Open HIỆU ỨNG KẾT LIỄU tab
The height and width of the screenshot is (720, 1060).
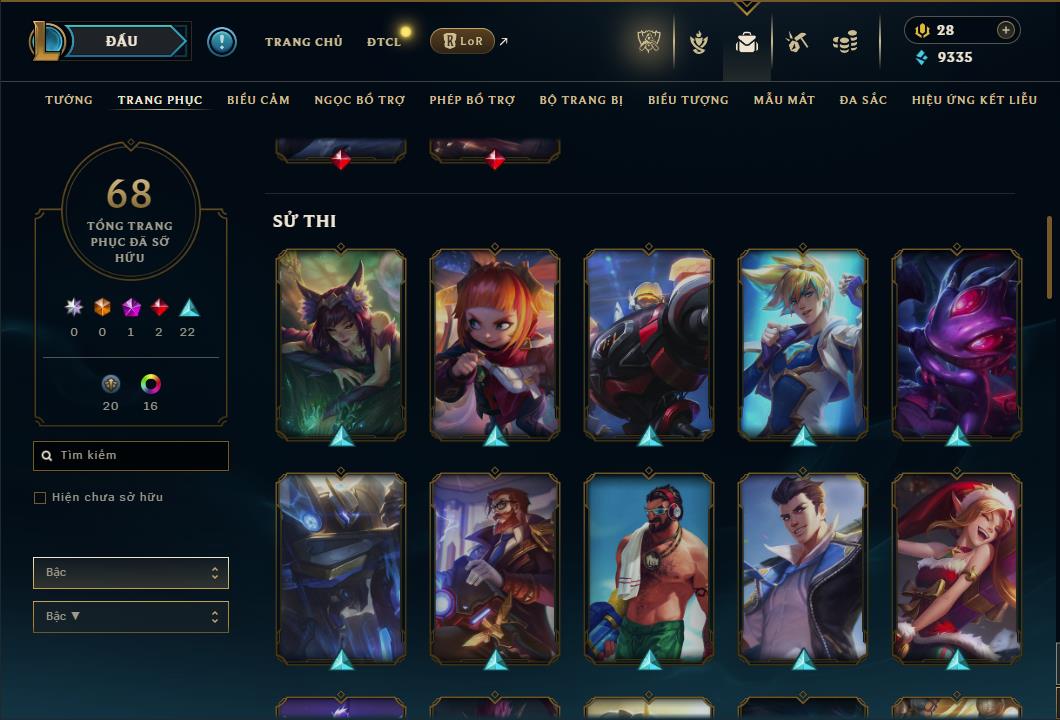point(974,100)
